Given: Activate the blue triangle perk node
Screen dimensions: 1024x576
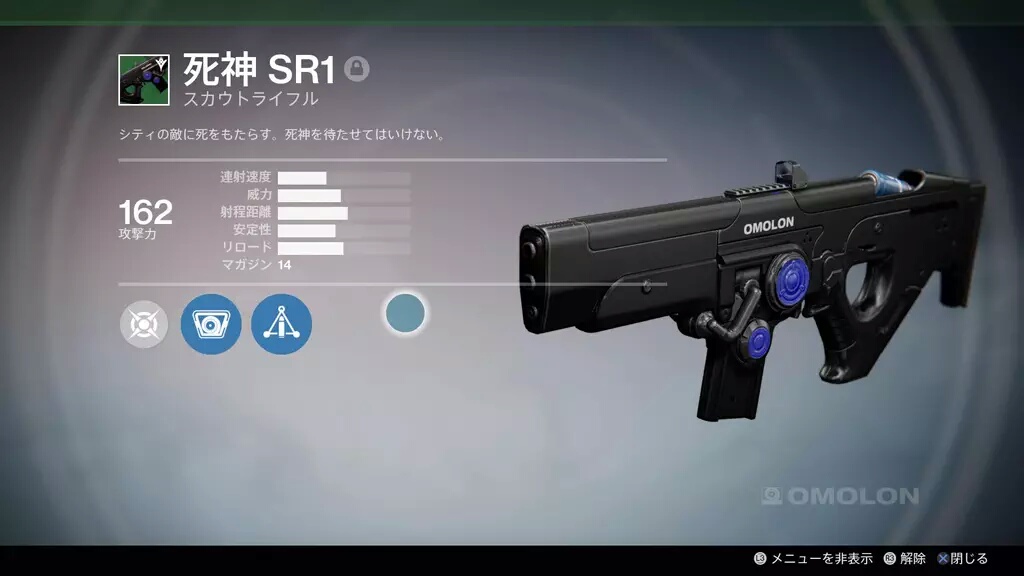Looking at the screenshot, I should pos(281,325).
